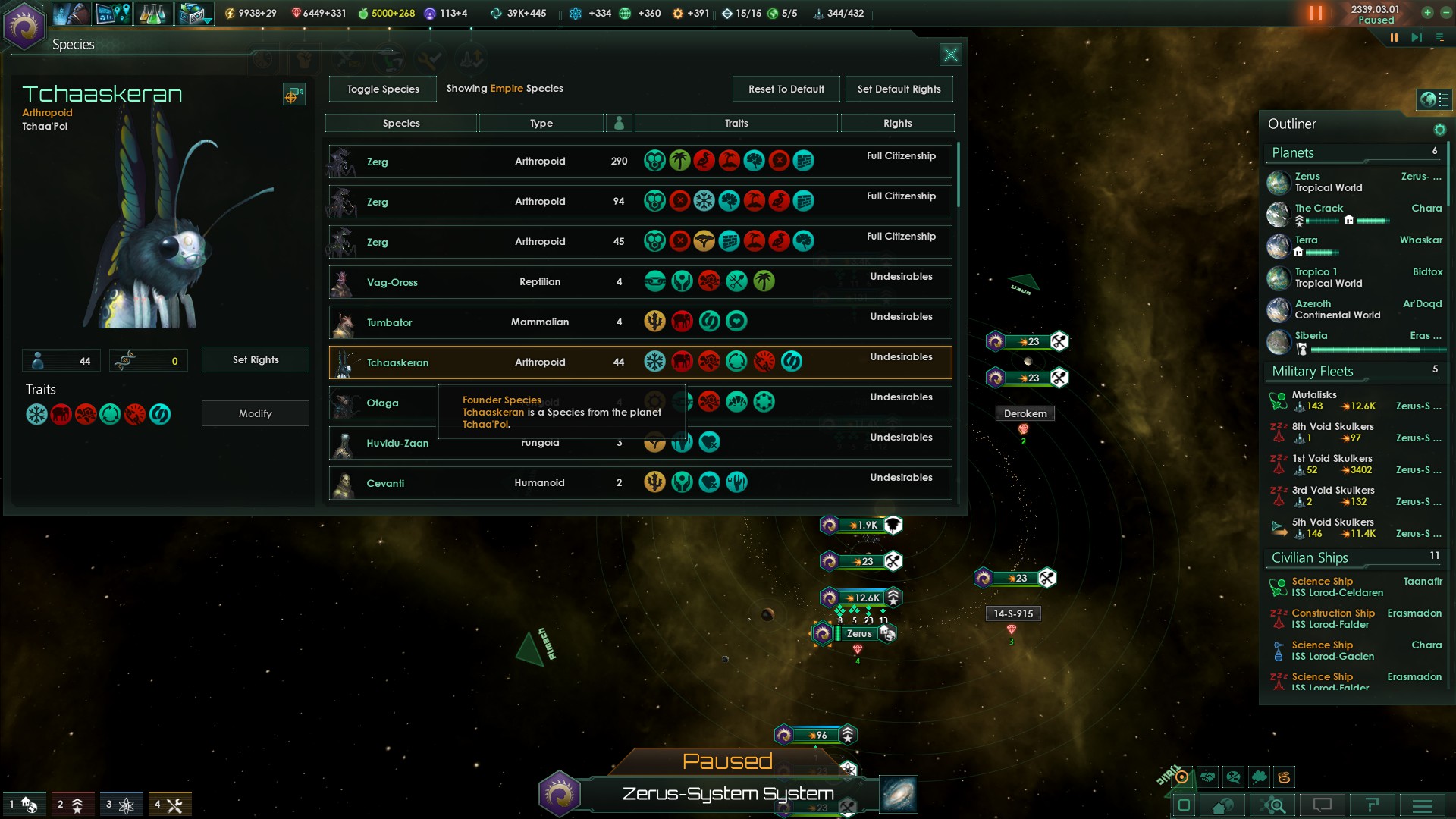Image resolution: width=1456 pixels, height=819 pixels.
Task: Open the leaders panel icon top-left
Action: [x=71, y=13]
